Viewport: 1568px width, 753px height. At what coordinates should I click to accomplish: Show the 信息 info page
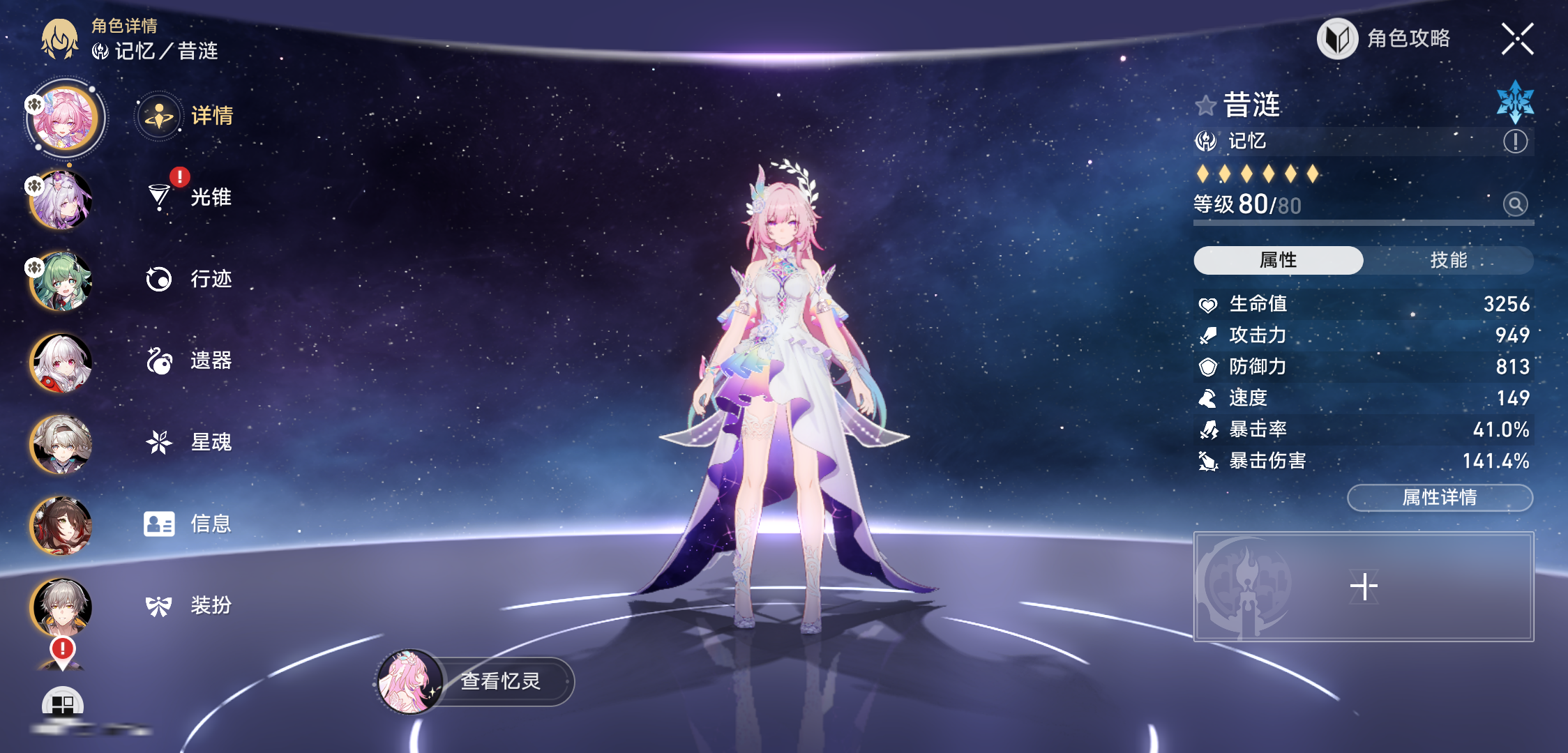[x=190, y=524]
